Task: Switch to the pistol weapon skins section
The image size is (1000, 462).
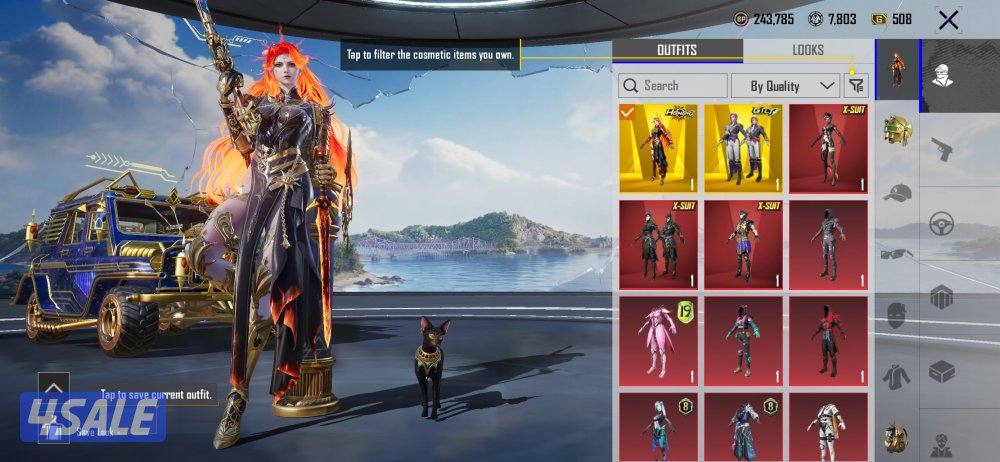Action: tap(941, 149)
